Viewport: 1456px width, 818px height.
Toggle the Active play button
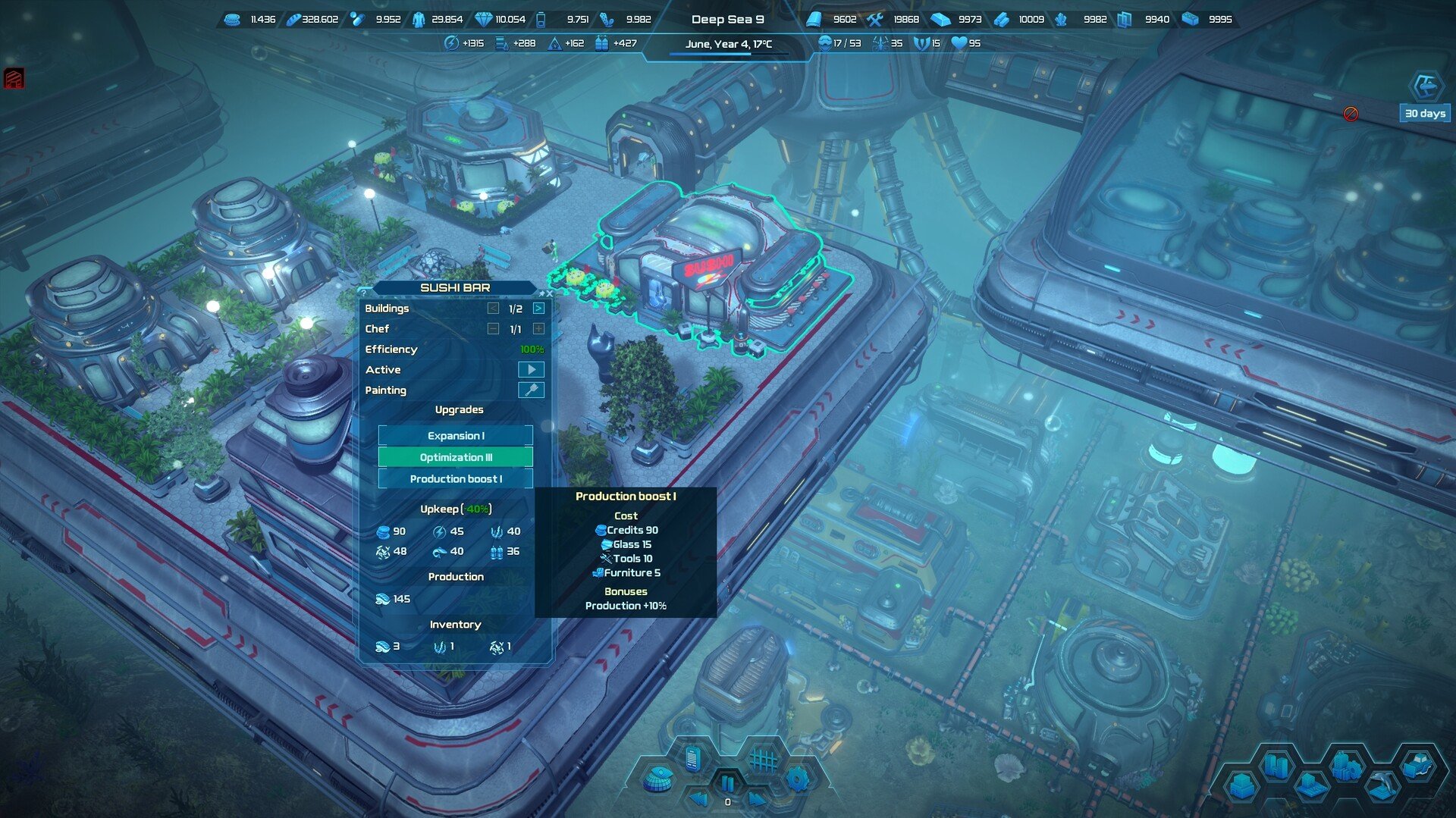[531, 370]
